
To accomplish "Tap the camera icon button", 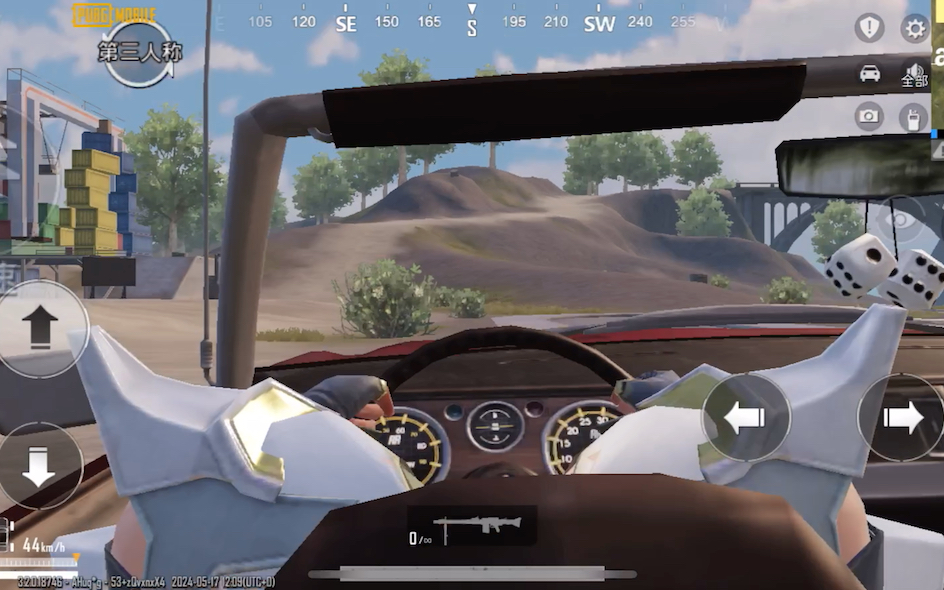I will (869, 116).
